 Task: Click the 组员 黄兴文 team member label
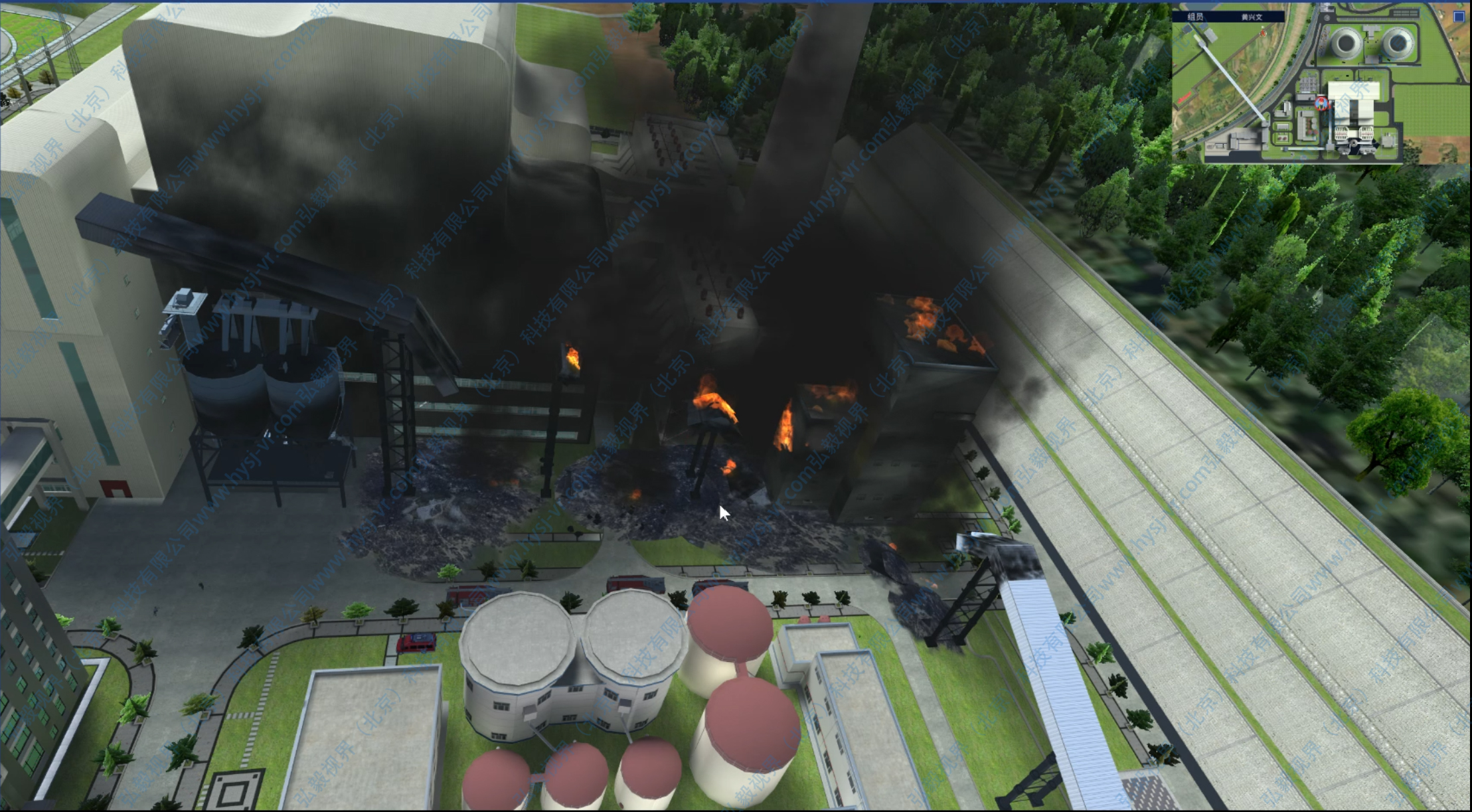pyautogui.click(x=1227, y=17)
